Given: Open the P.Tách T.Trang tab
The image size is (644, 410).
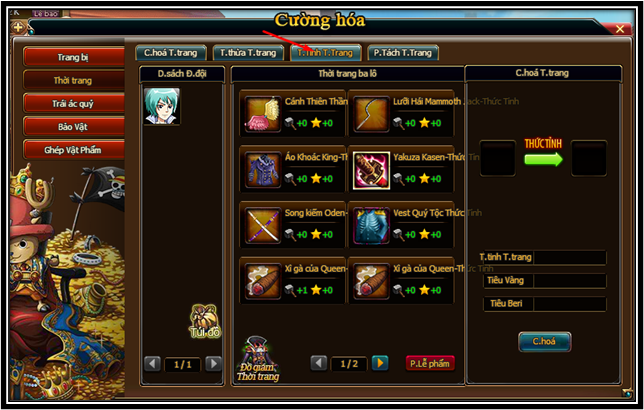Looking at the screenshot, I should pos(403,52).
